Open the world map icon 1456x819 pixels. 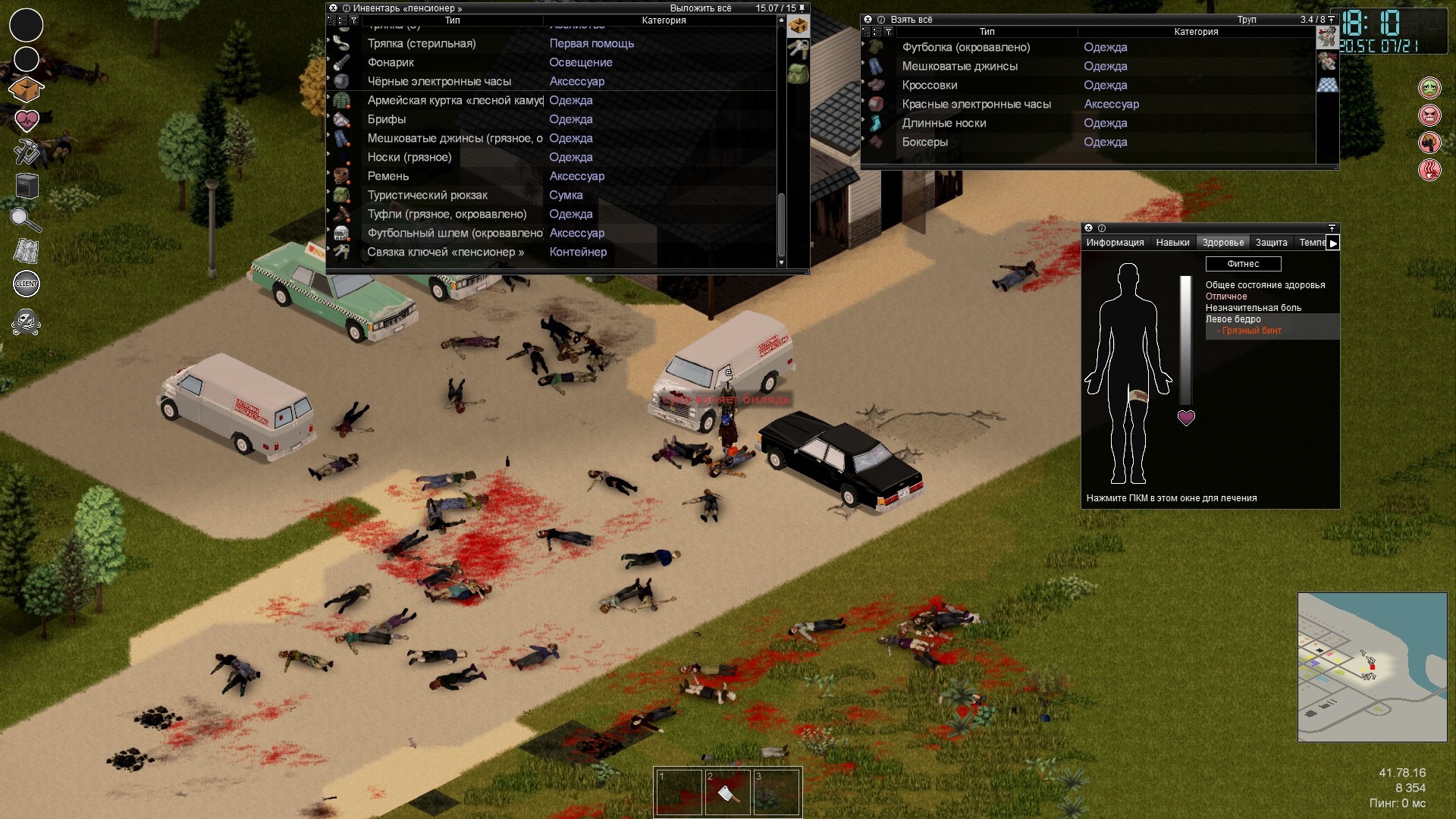coord(26,251)
